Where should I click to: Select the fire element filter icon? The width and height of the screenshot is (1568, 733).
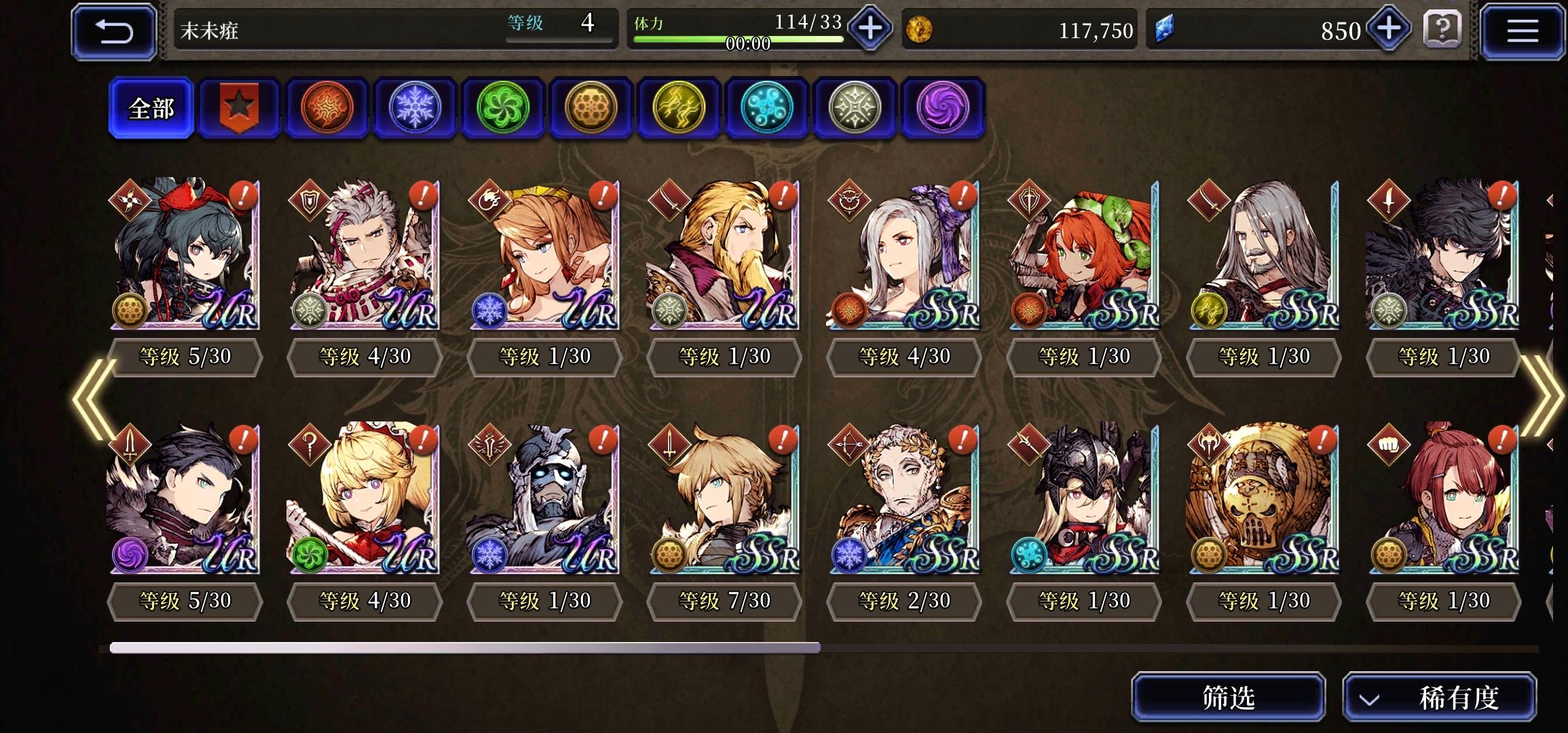click(x=327, y=107)
